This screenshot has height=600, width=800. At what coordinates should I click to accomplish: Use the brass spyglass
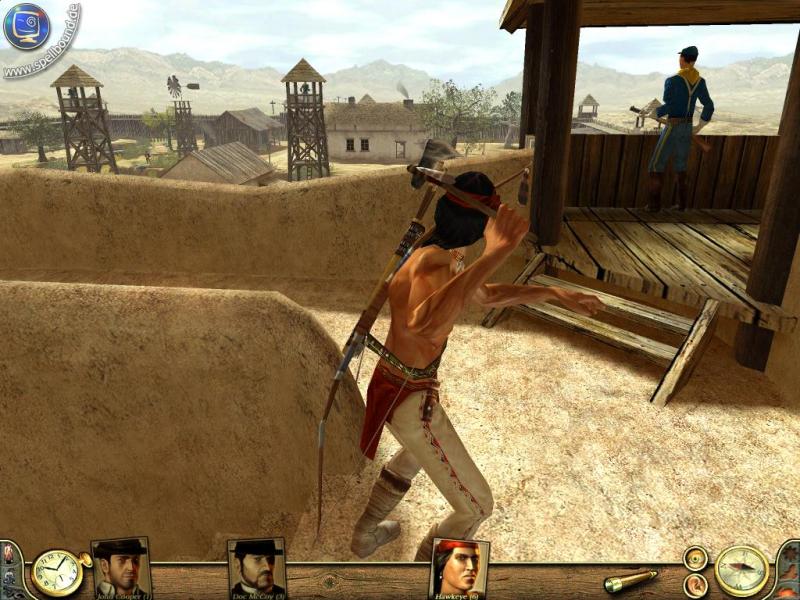pyautogui.click(x=630, y=580)
